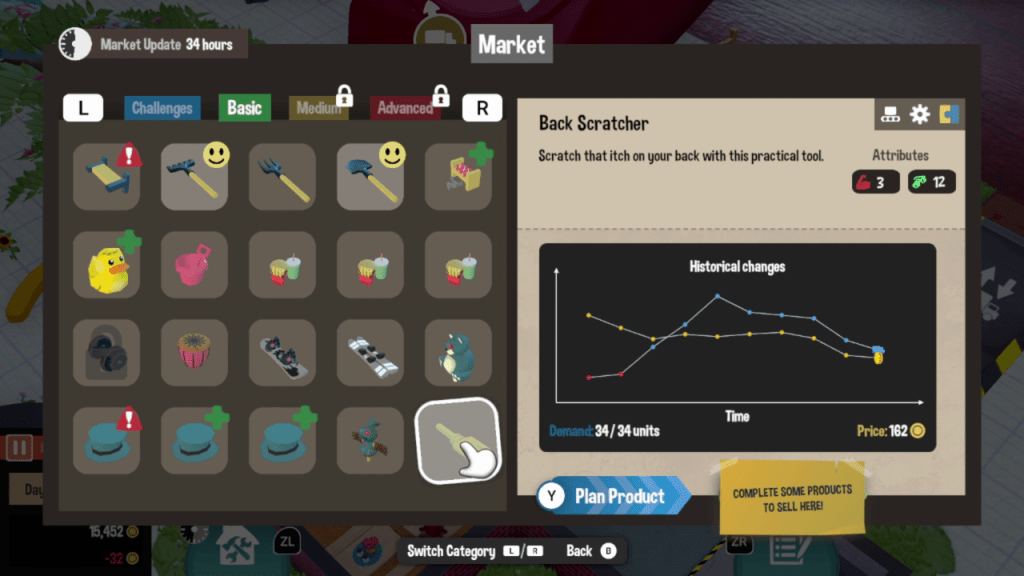The image size is (1024, 576).
Task: Switch to the Challenges category tab
Action: point(162,108)
